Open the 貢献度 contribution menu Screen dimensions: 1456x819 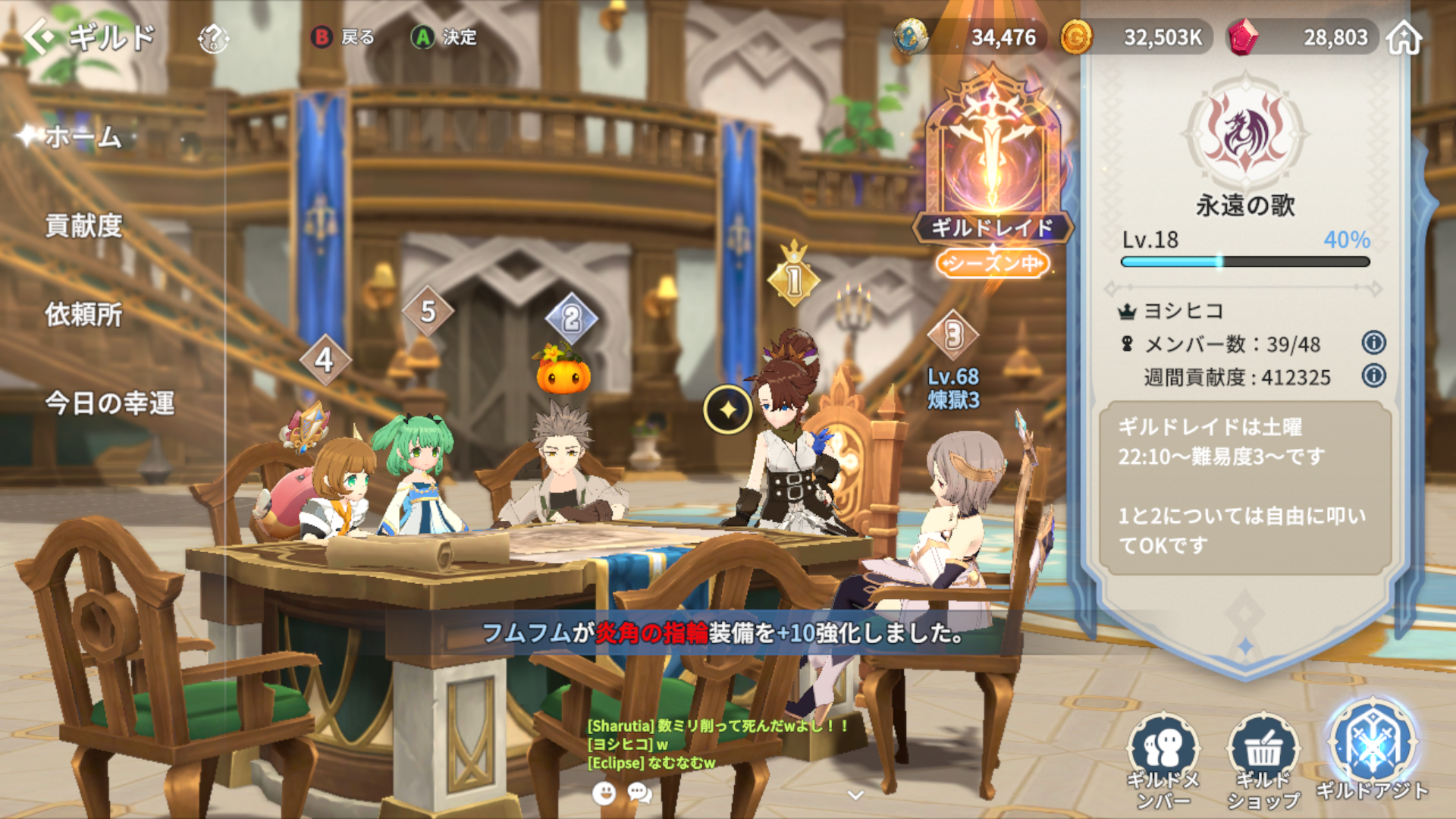[83, 226]
